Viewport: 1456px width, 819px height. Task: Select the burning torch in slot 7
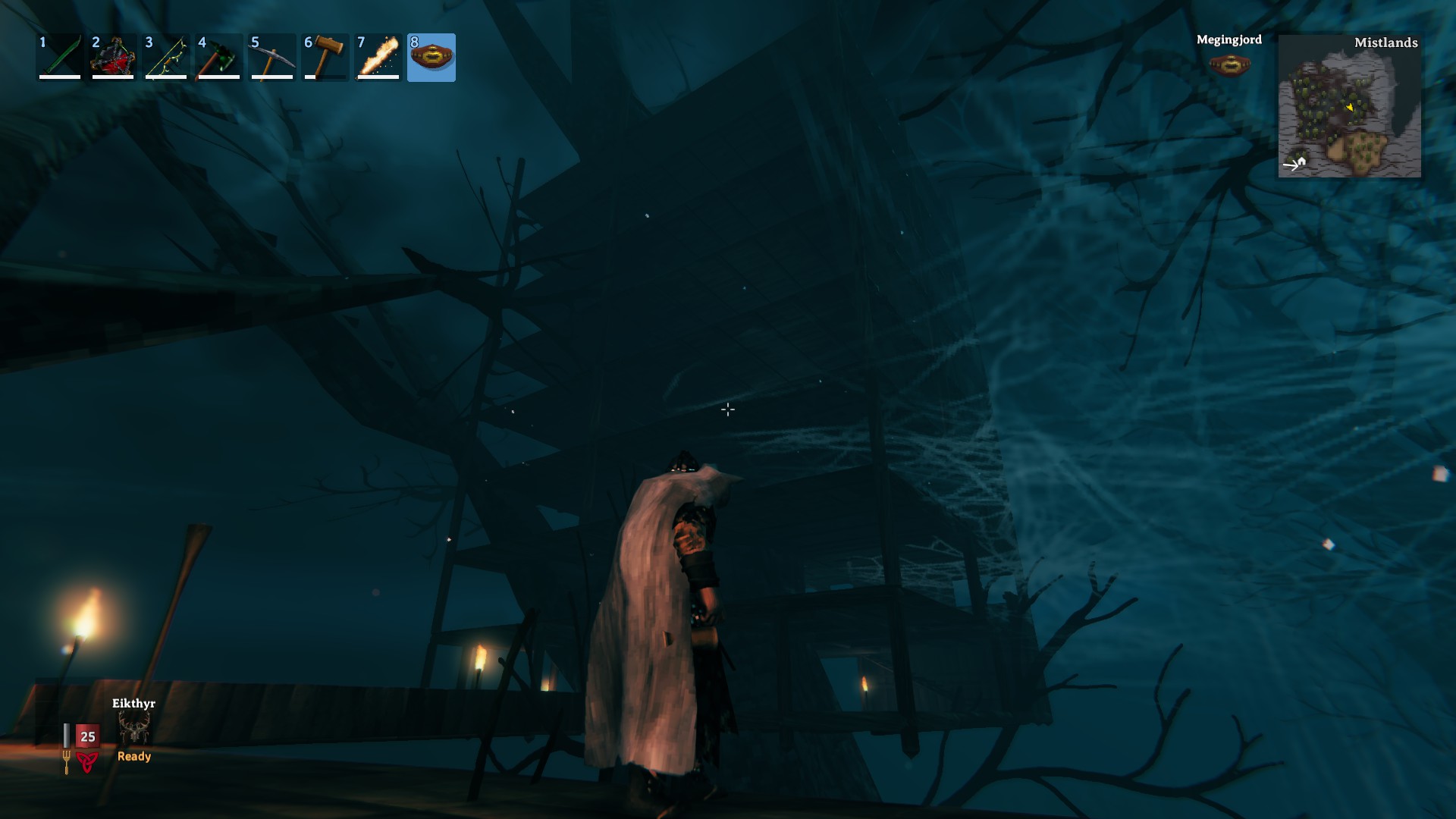click(378, 57)
